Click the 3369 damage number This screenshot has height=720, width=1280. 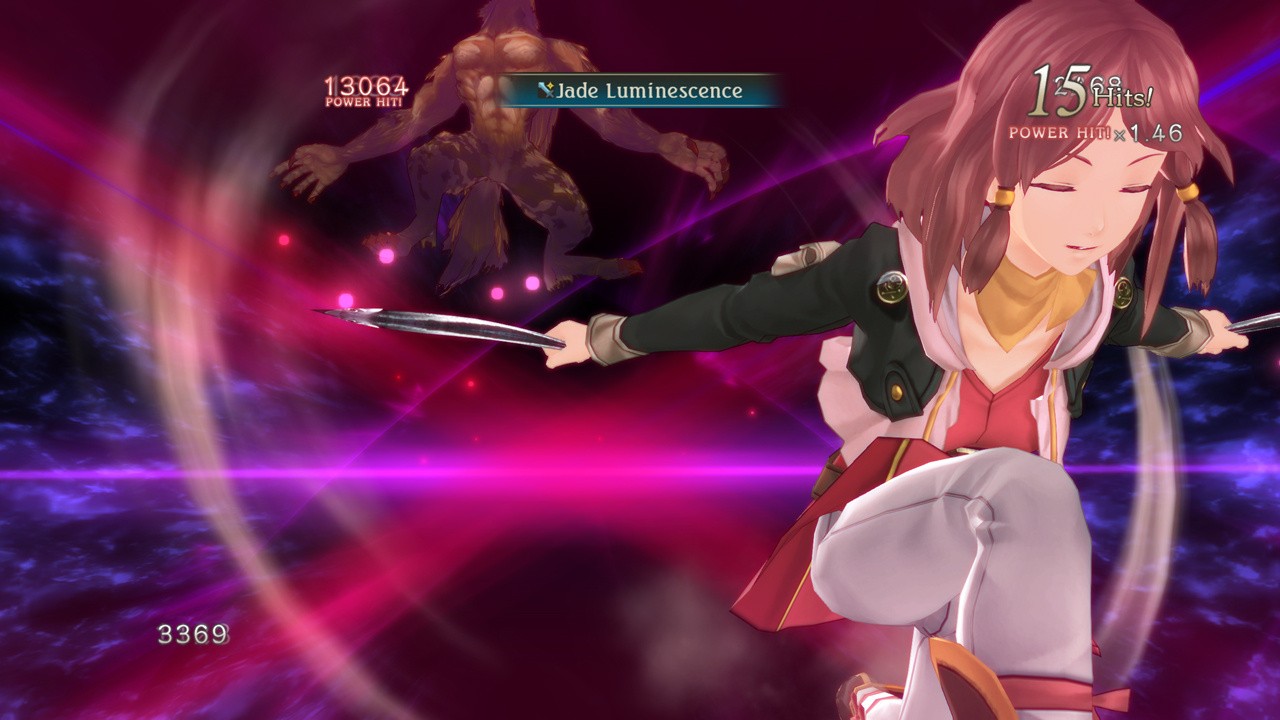(193, 633)
